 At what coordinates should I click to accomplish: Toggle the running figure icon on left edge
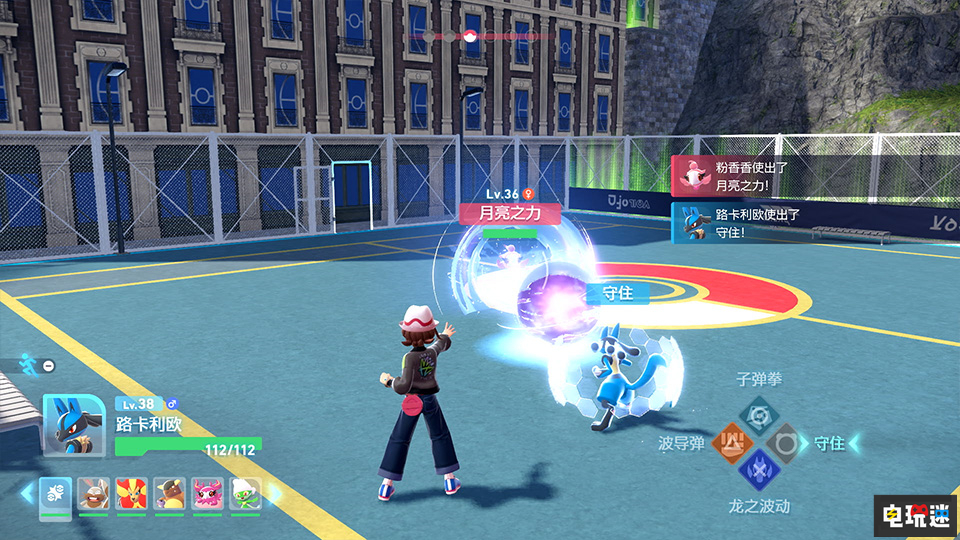(x=27, y=366)
